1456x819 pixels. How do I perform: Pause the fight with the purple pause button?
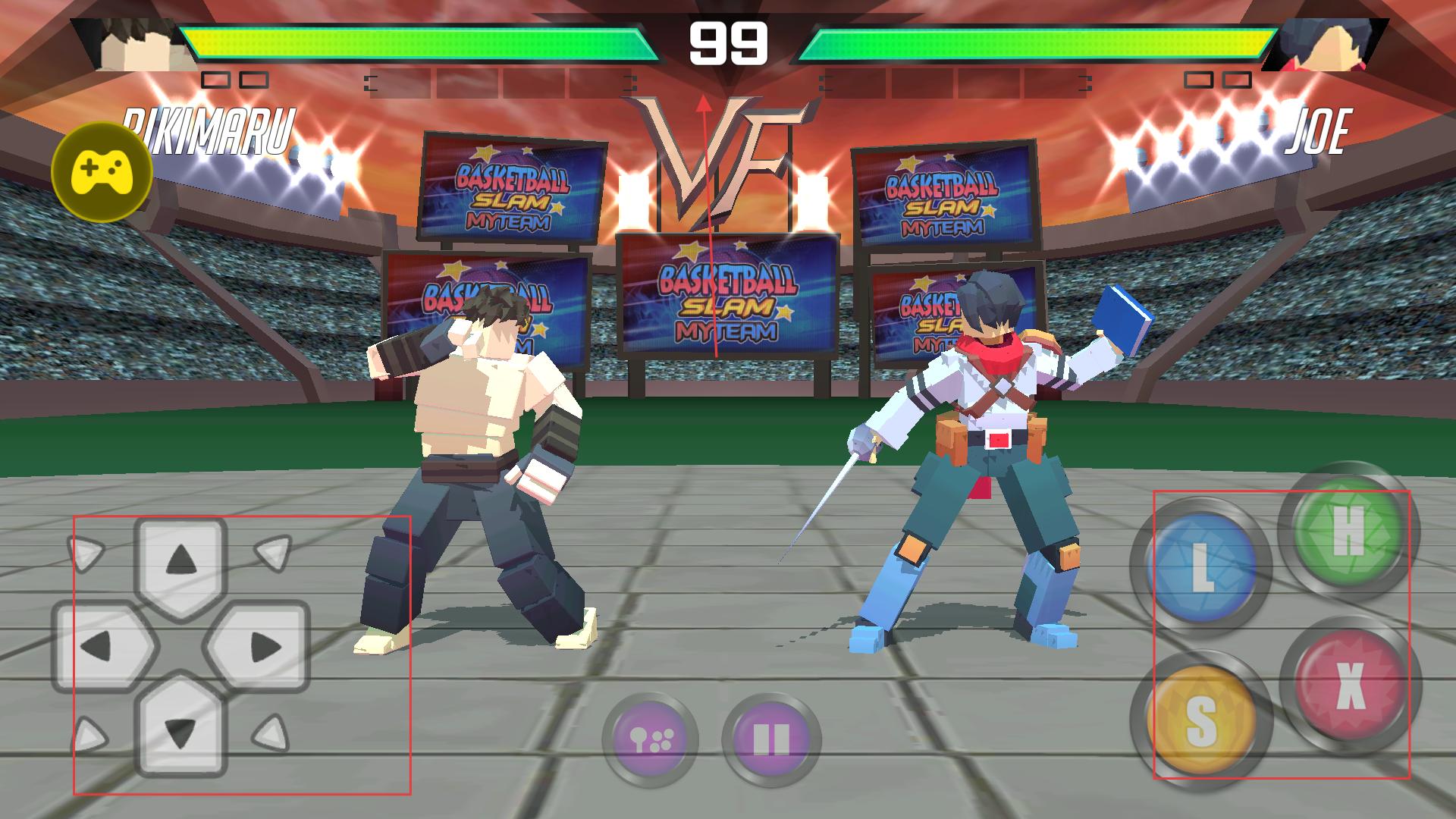(x=770, y=739)
